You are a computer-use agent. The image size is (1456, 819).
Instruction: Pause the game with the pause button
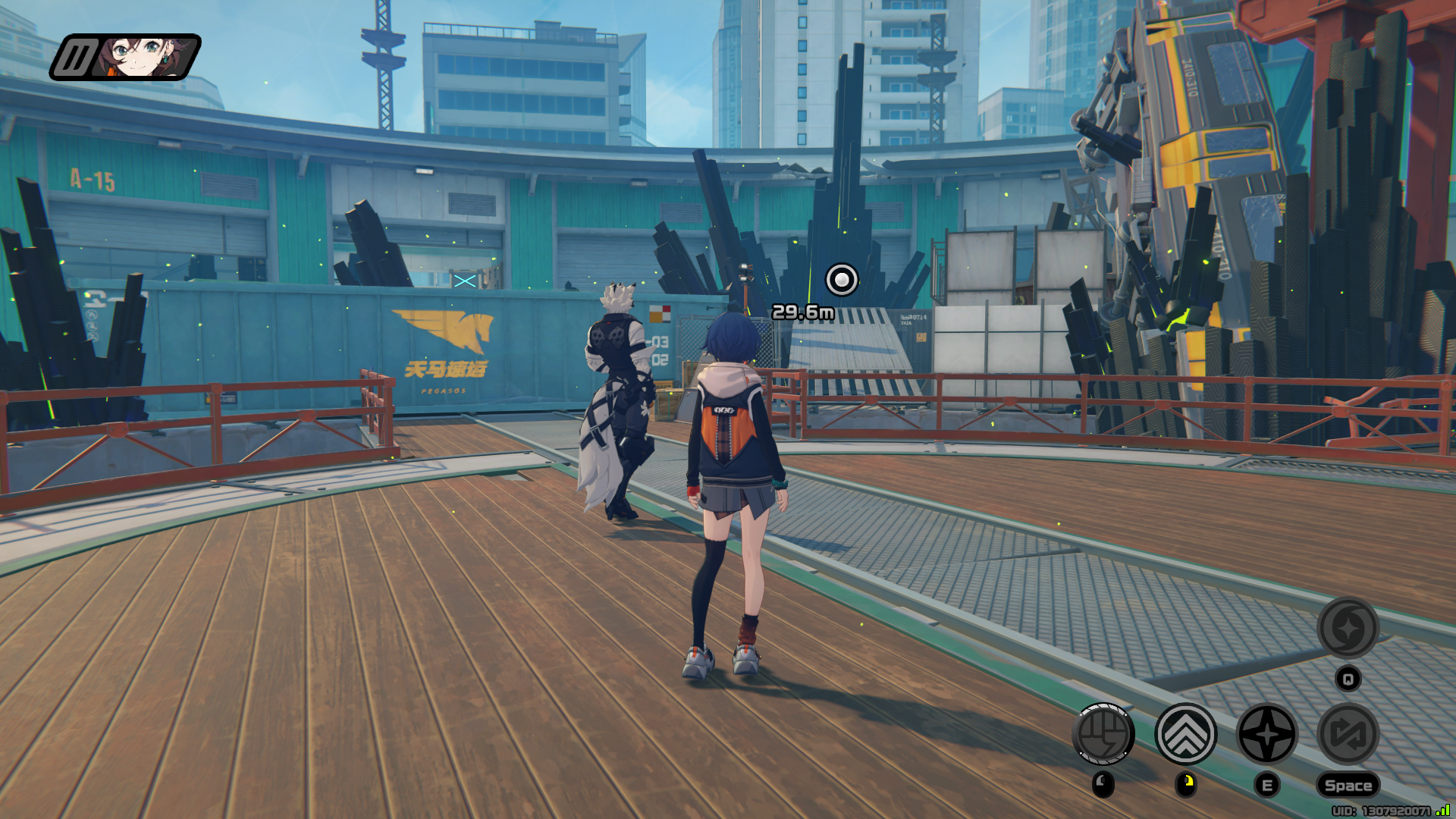coord(74,58)
